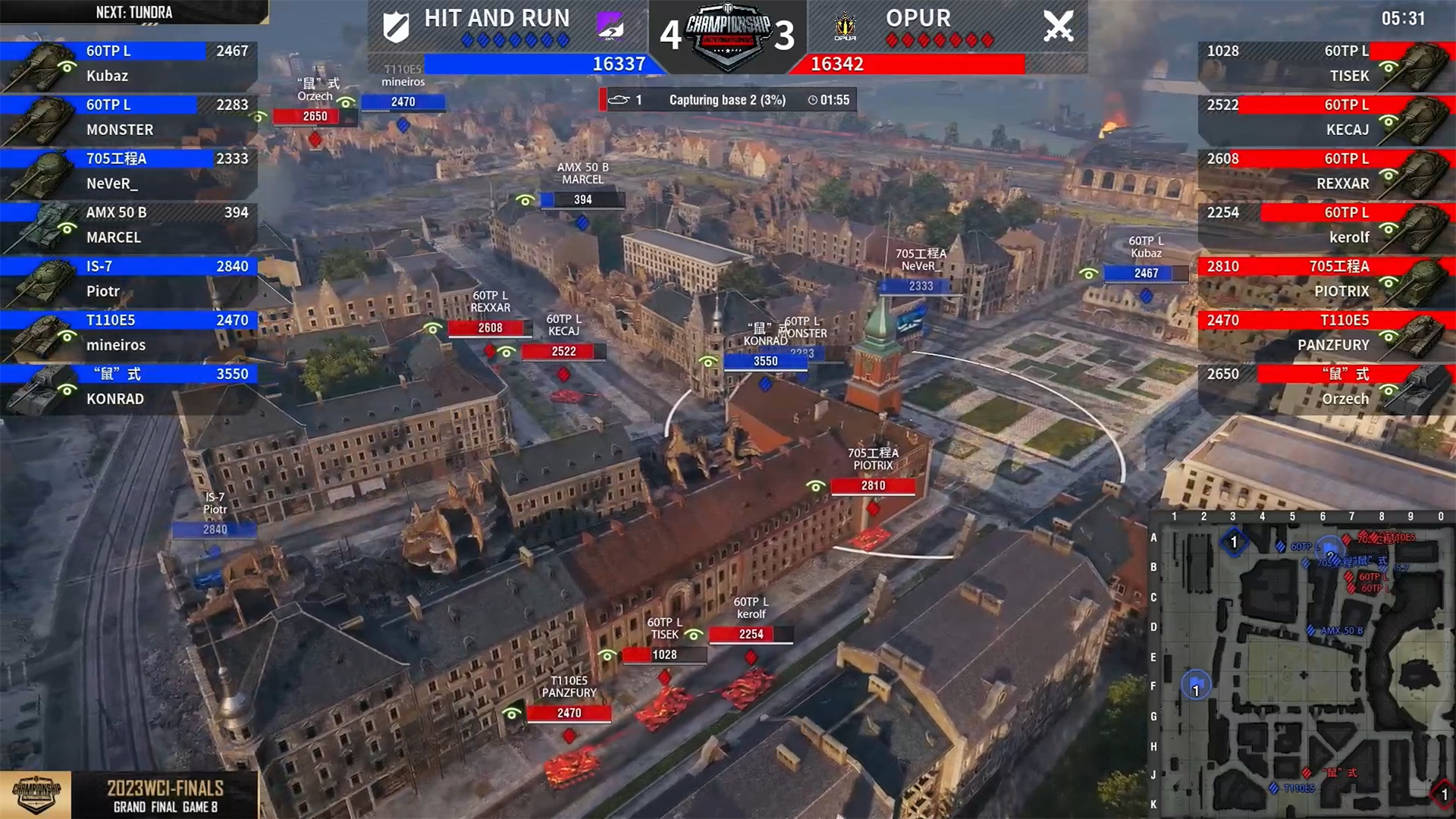Select MONSTER's row in the blue team list
Image resolution: width=1456 pixels, height=819 pixels.
(129, 118)
